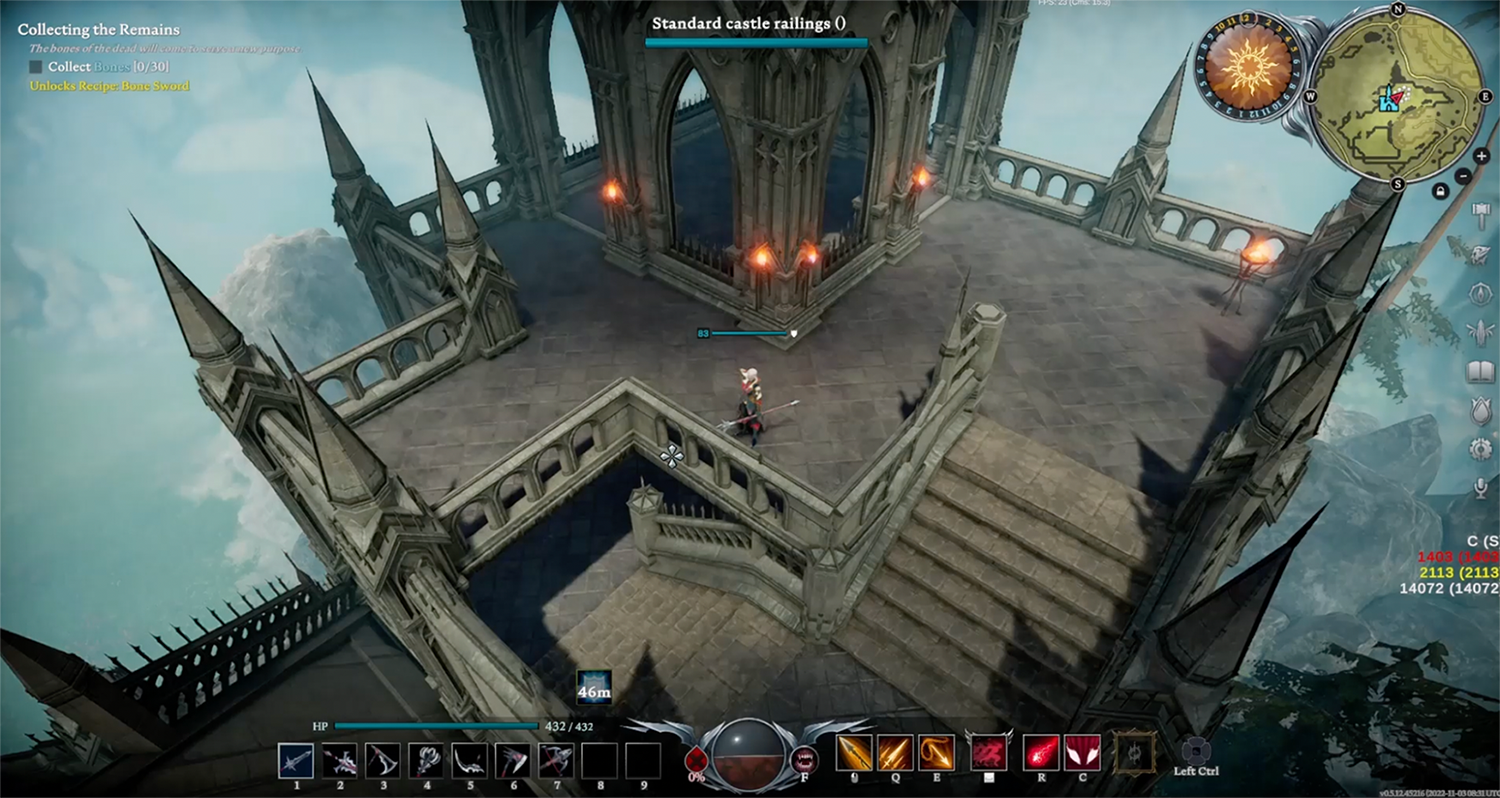
Task: Open the open-book journal icon
Action: (x=1481, y=372)
